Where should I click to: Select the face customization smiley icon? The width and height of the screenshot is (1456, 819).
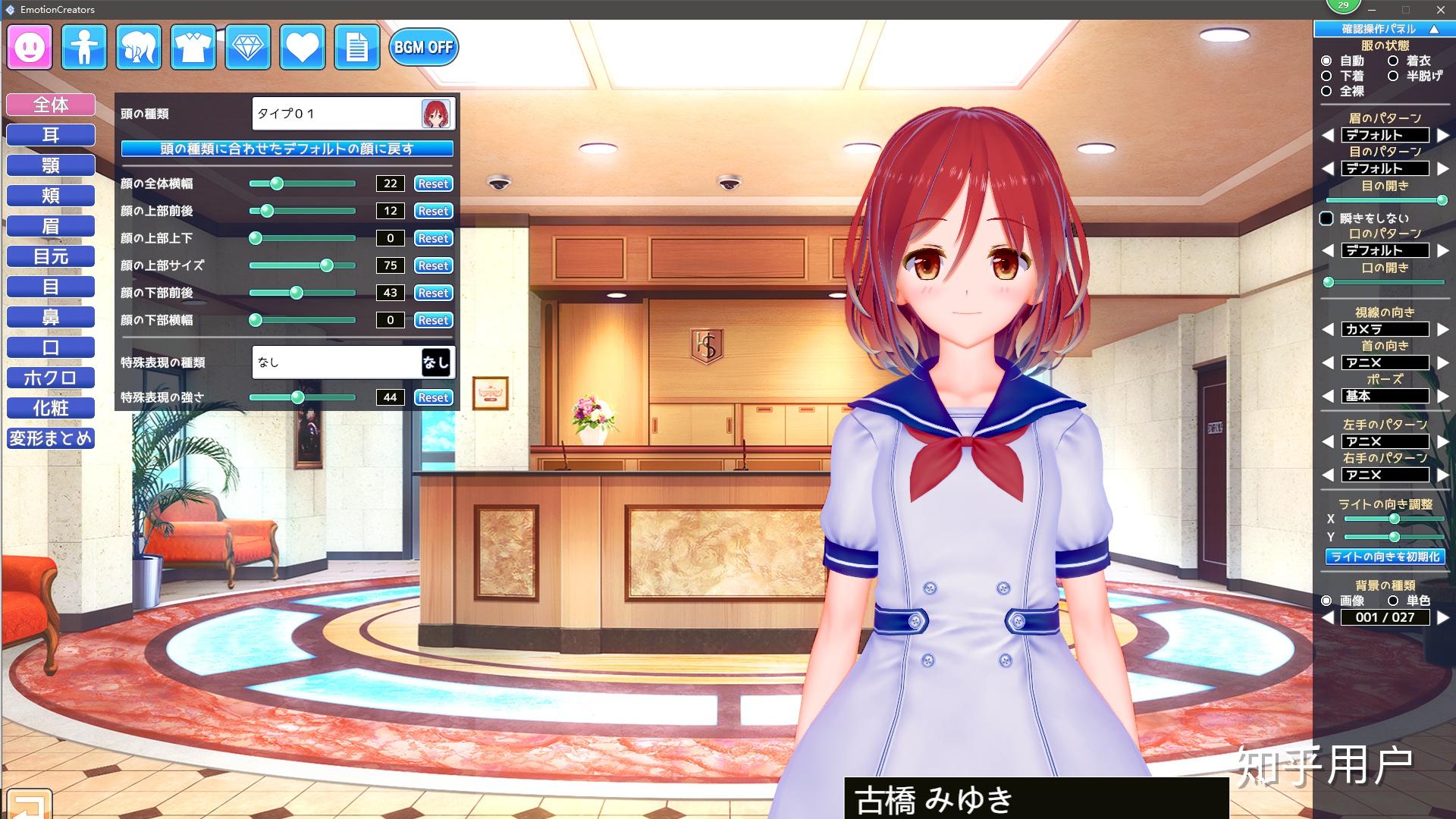[x=29, y=47]
